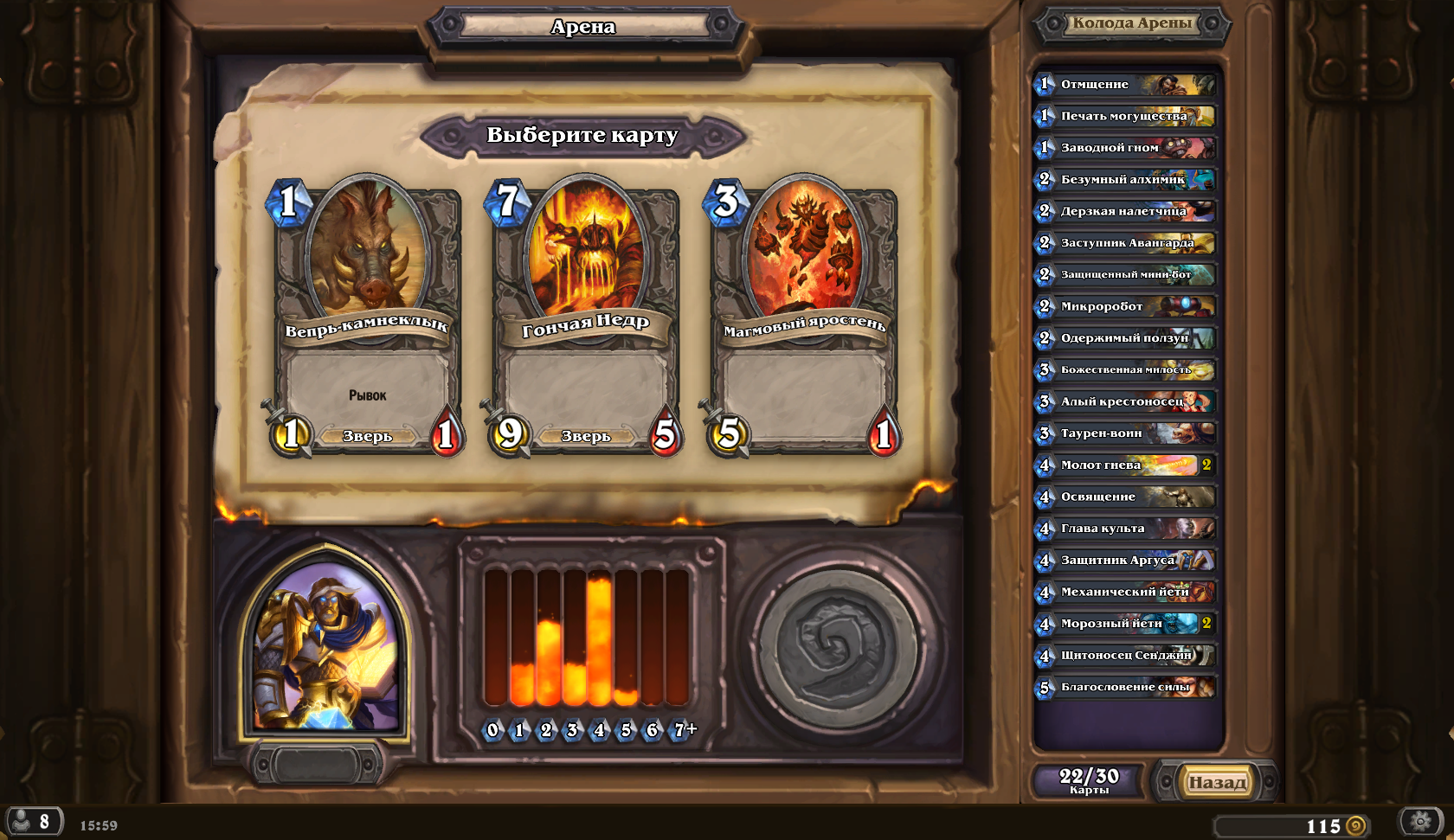Select Отмщение in the deck list

(x=1126, y=84)
